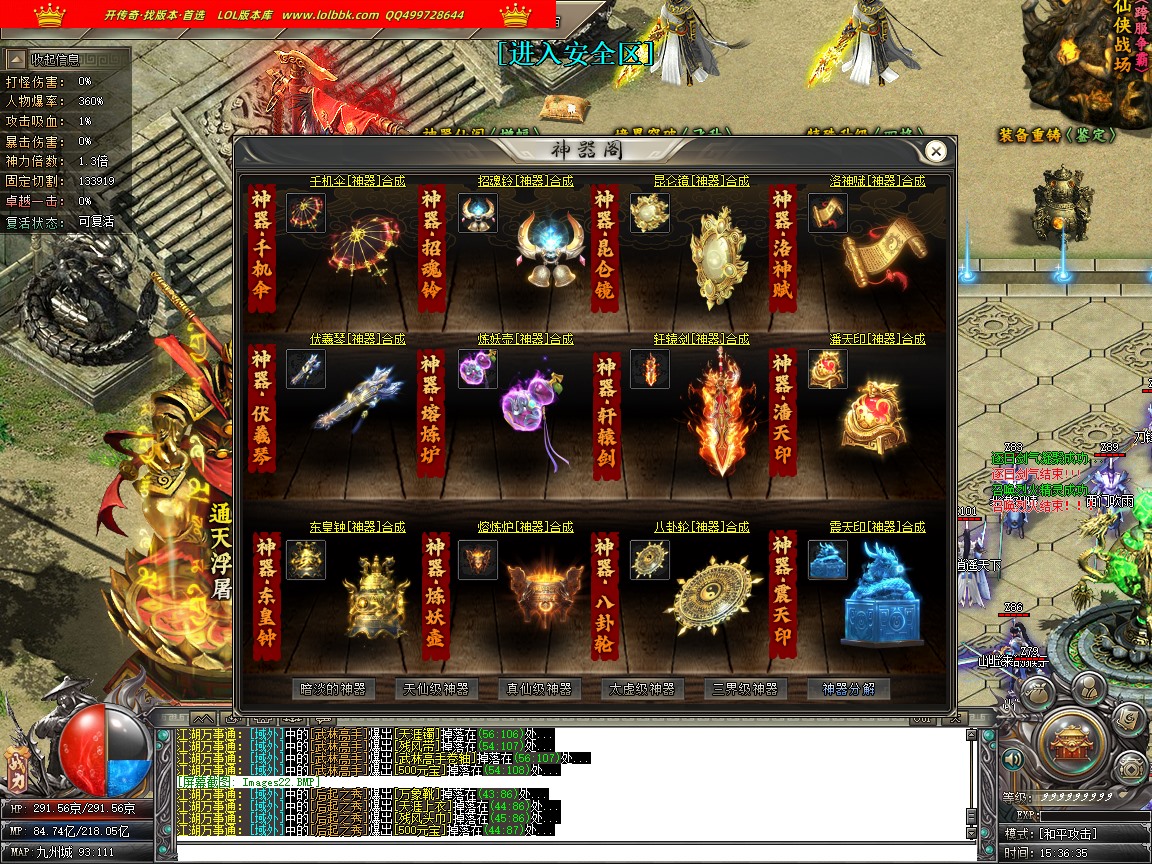The width and height of the screenshot is (1152, 864).
Task: Open 神器分解 artifact decomposition
Action: (848, 689)
